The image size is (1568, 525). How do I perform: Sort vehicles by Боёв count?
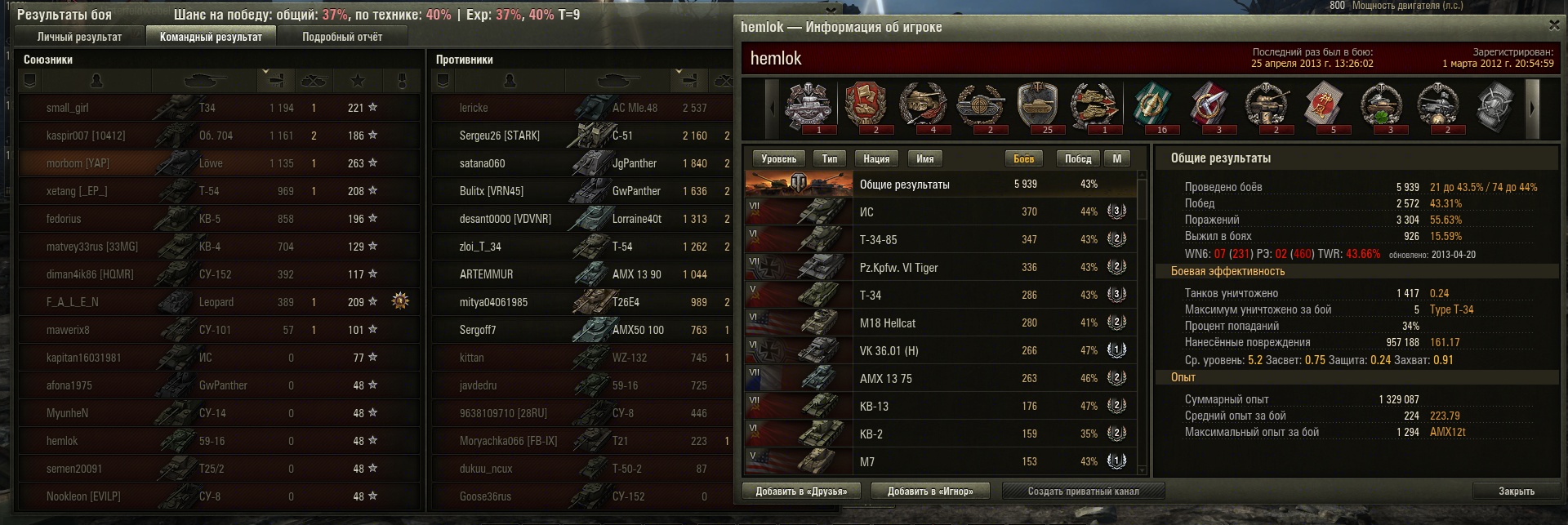pos(1022,159)
